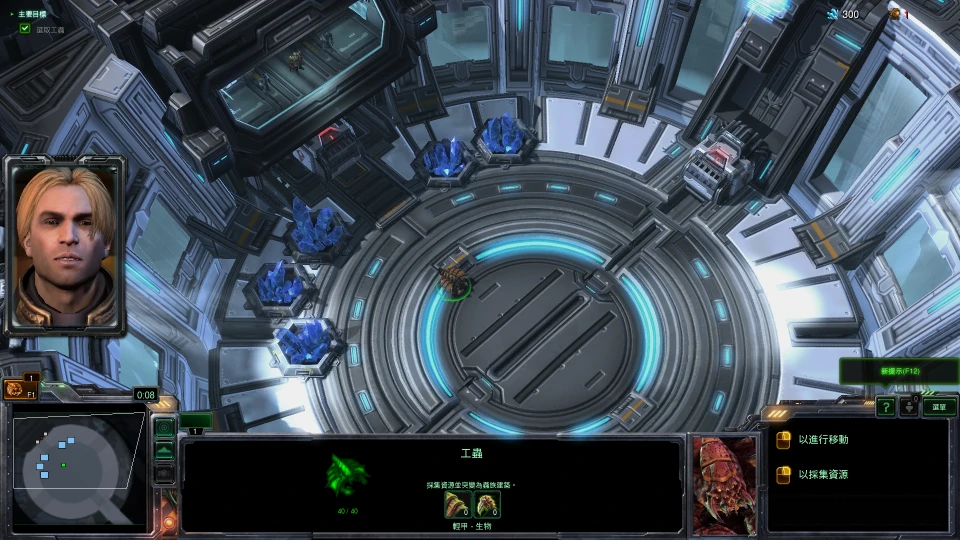Click the drone's melee attack upgrade icon

458,504
